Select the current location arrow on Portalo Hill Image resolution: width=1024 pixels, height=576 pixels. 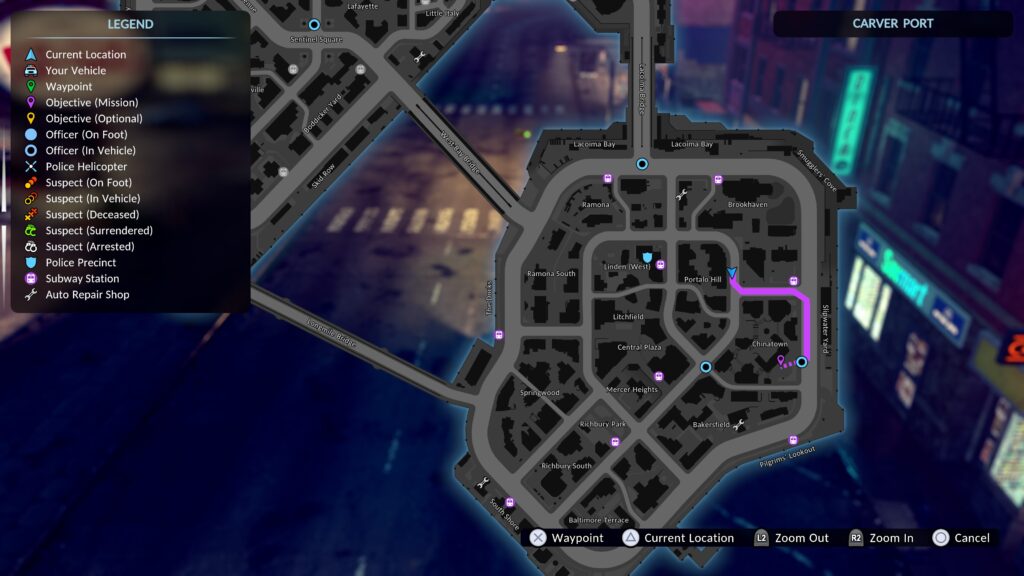click(732, 273)
